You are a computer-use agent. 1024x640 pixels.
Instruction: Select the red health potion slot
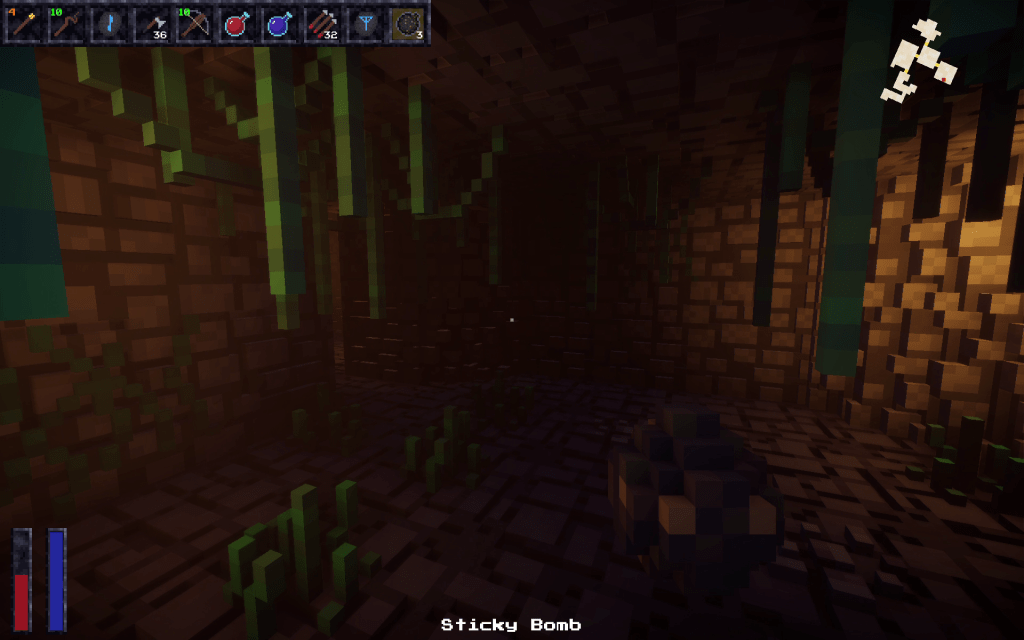coord(237,24)
